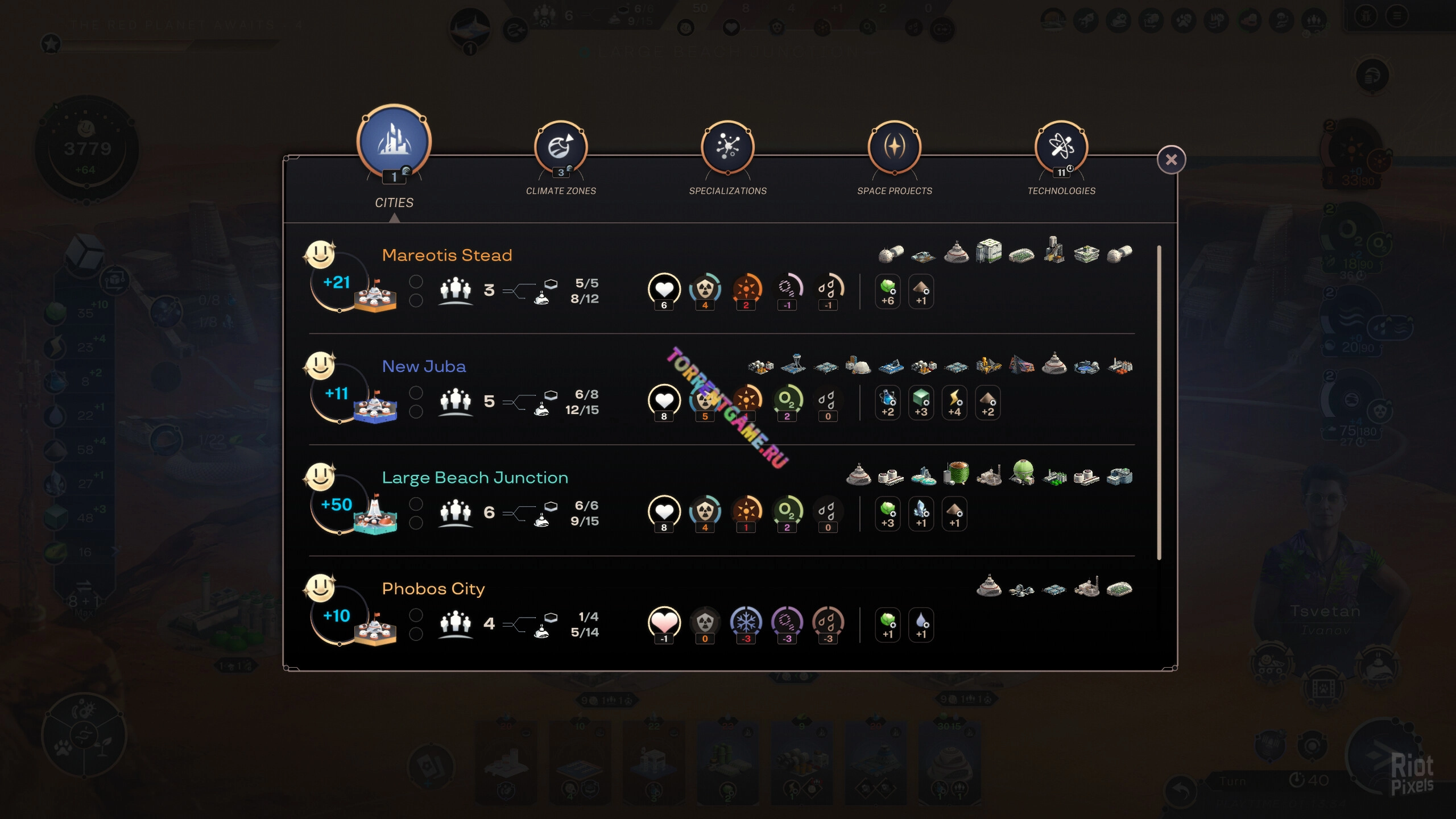Select the Mareotis Stead city row

[447, 255]
